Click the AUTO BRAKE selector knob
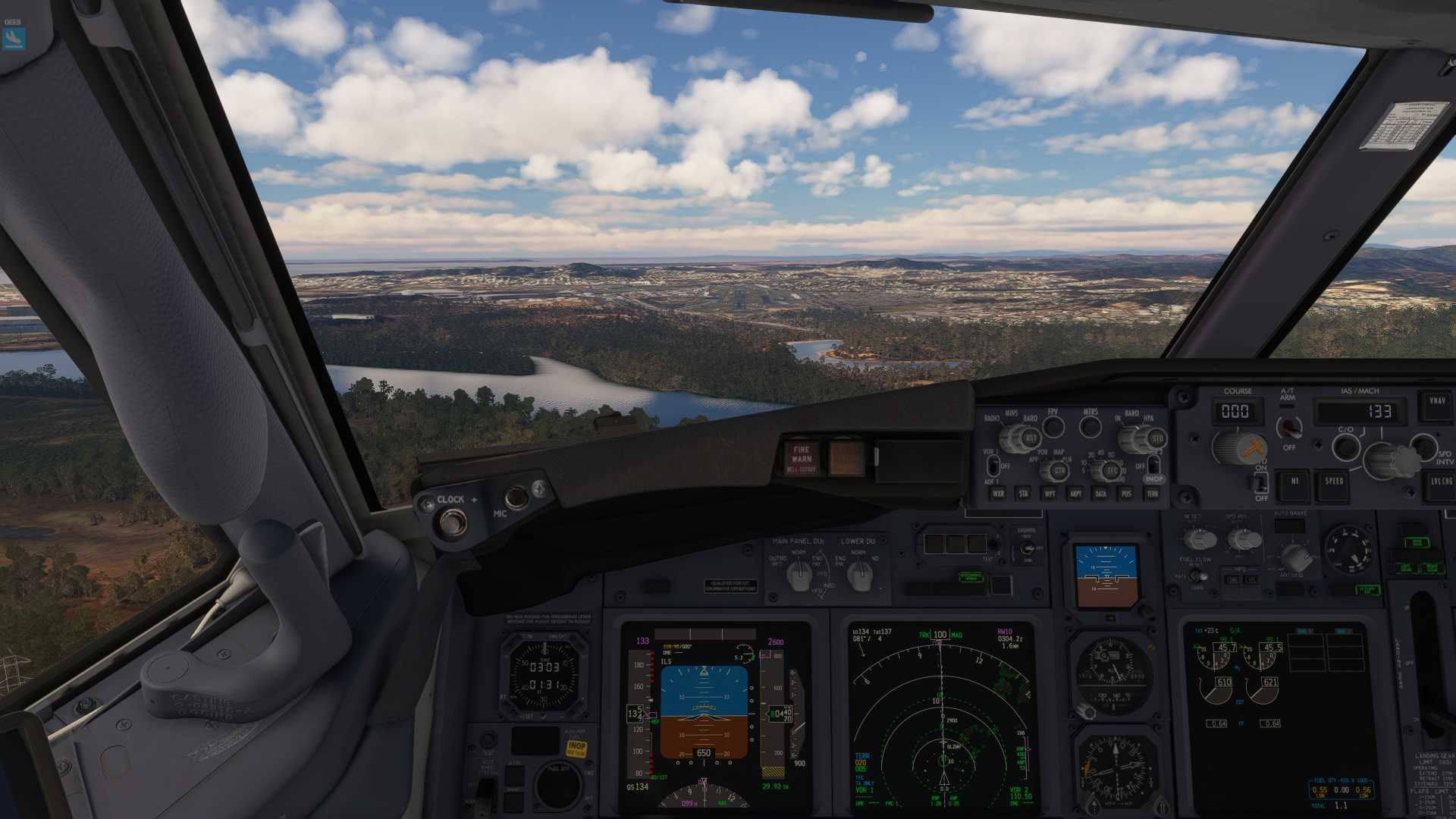This screenshot has width=1456, height=819. coord(1295,558)
